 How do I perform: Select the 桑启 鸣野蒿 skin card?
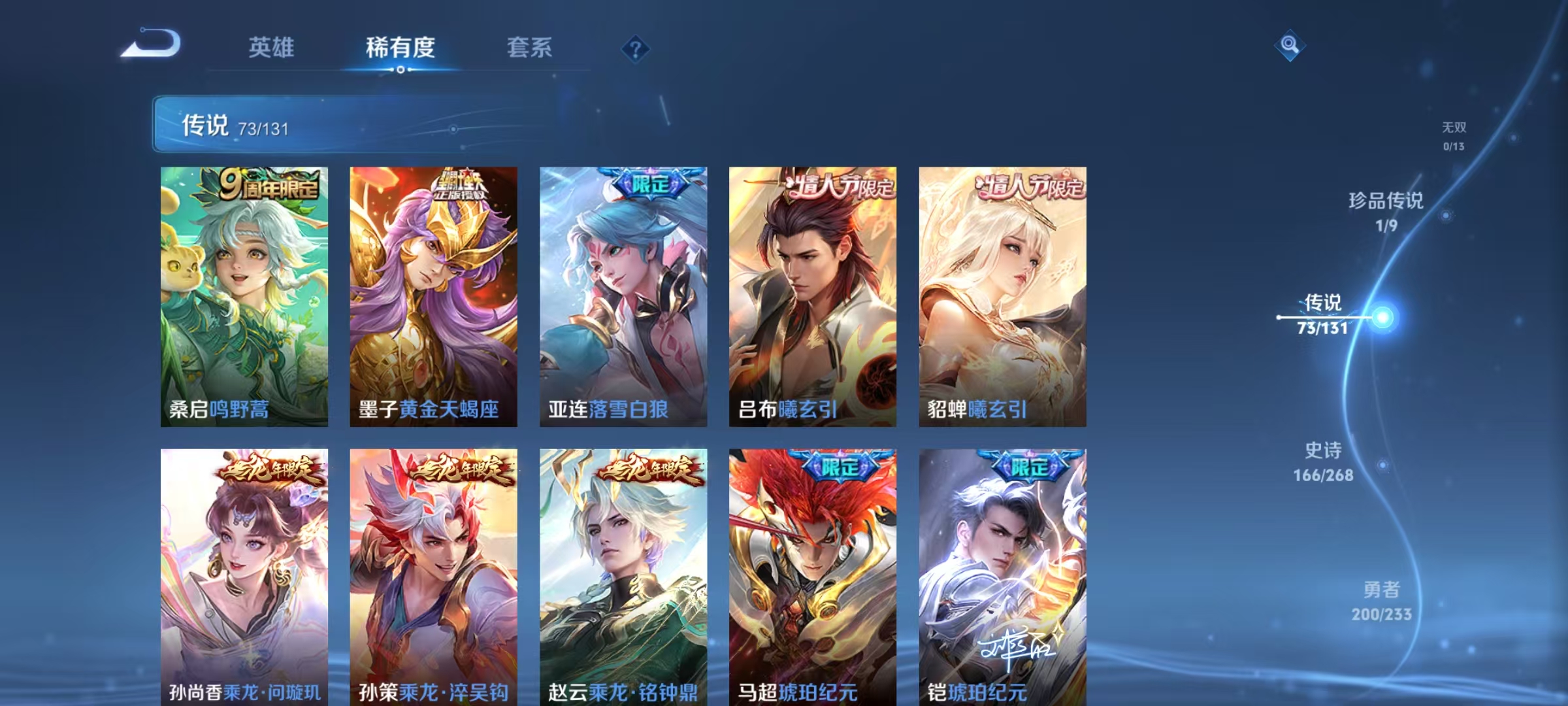(x=245, y=294)
